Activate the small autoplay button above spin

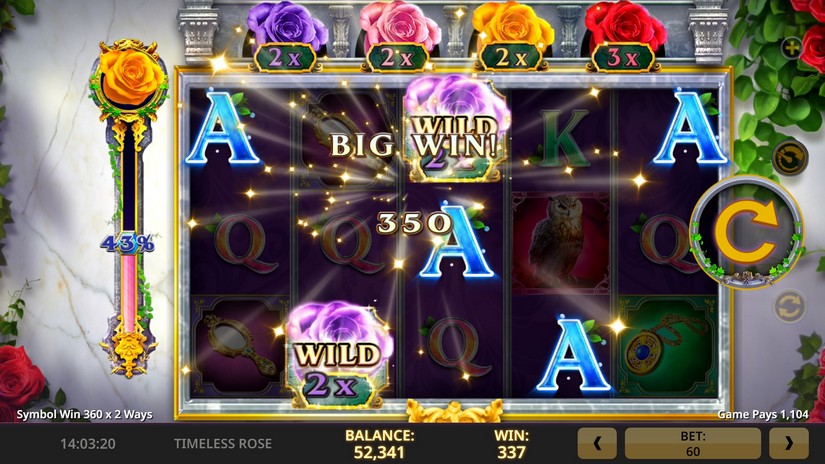[x=789, y=157]
